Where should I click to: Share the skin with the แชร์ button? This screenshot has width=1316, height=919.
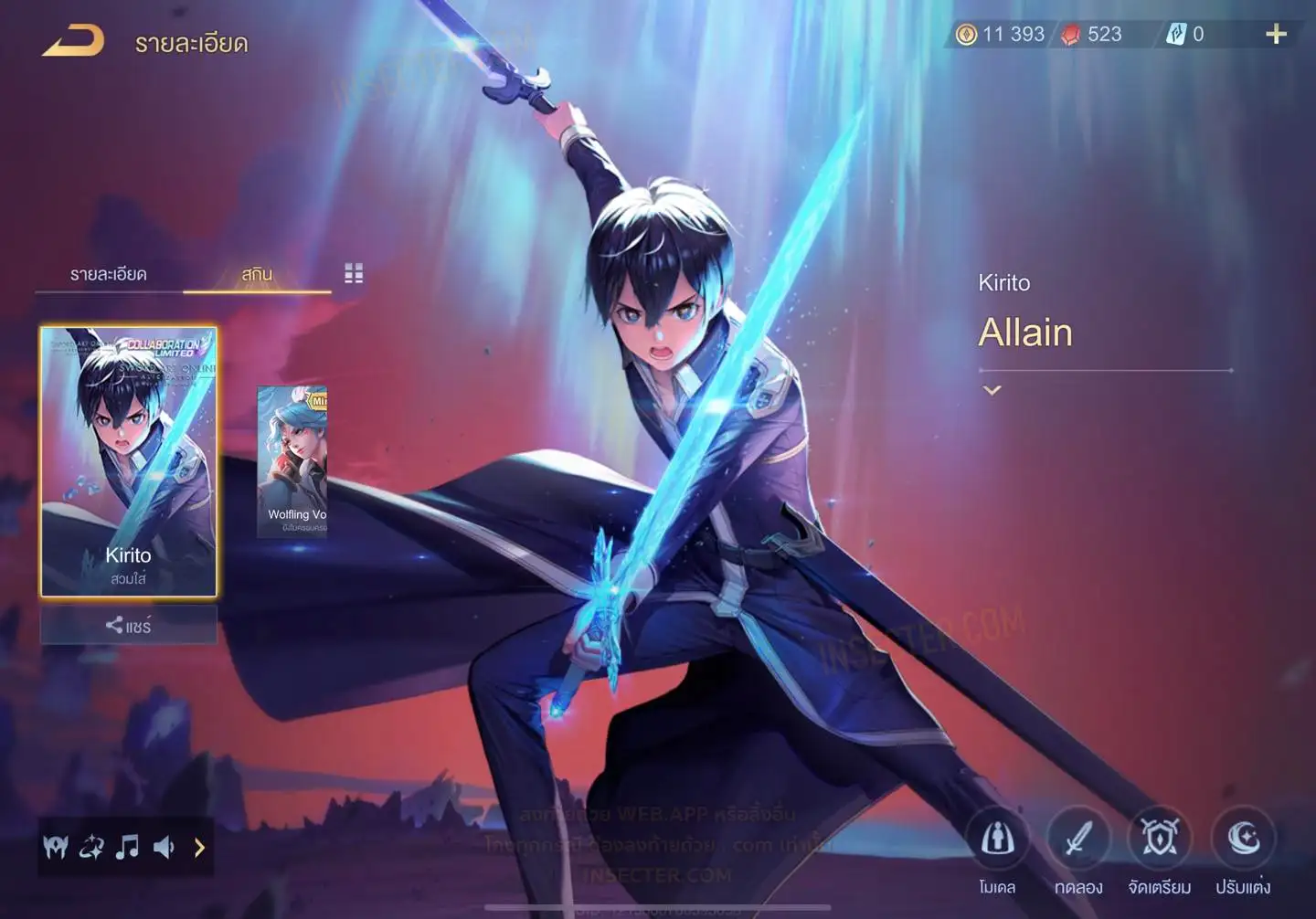click(x=128, y=626)
